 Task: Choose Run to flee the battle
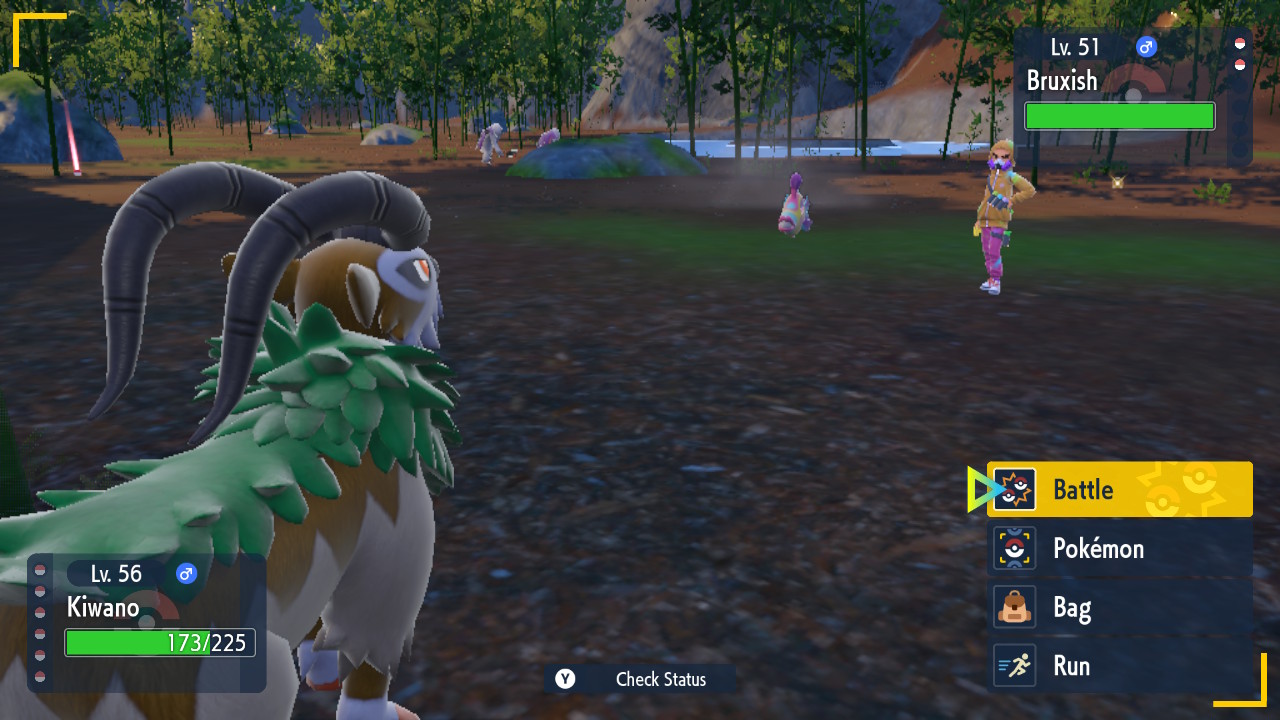point(1119,666)
